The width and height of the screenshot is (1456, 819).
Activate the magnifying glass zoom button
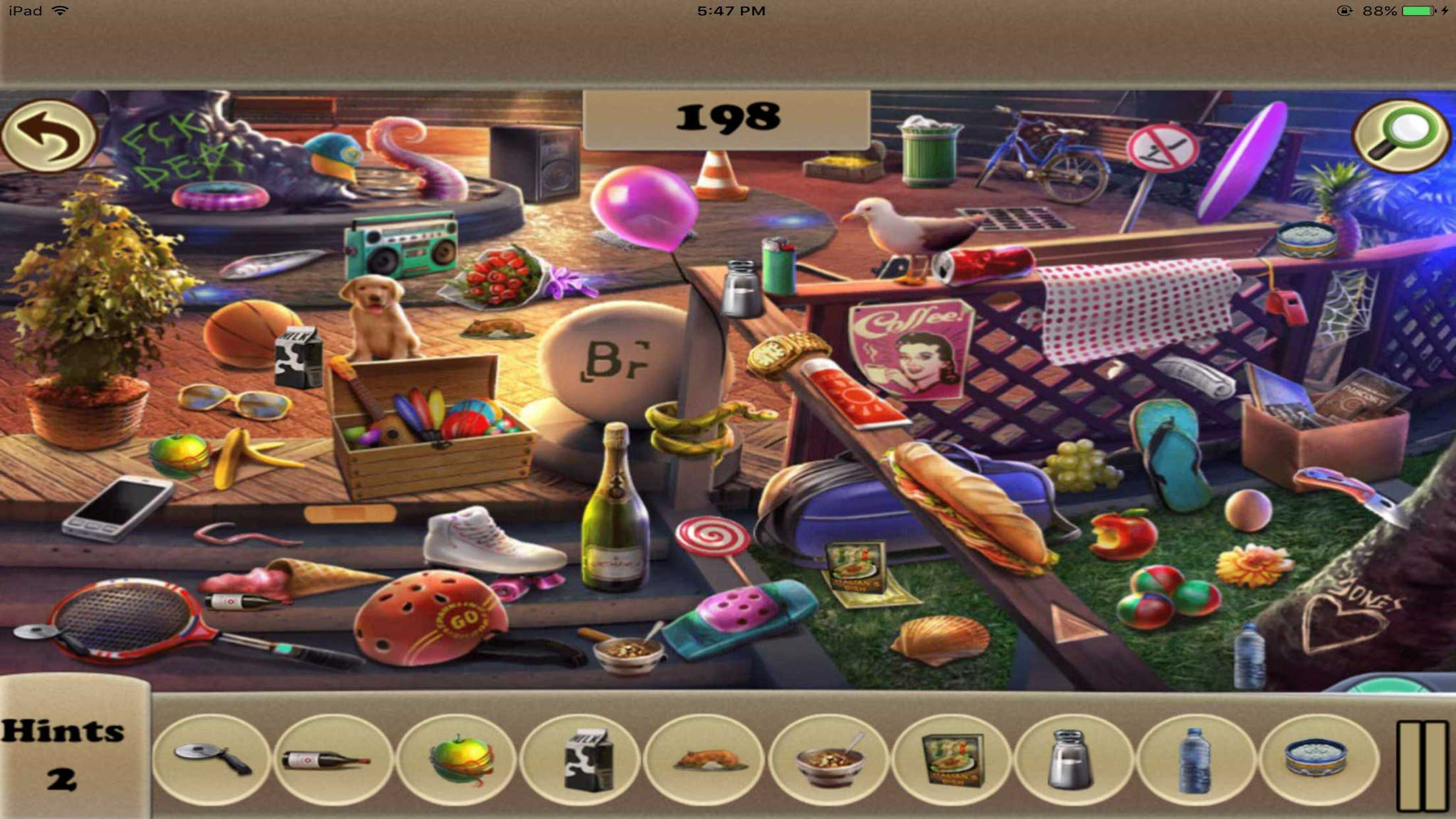[1401, 136]
